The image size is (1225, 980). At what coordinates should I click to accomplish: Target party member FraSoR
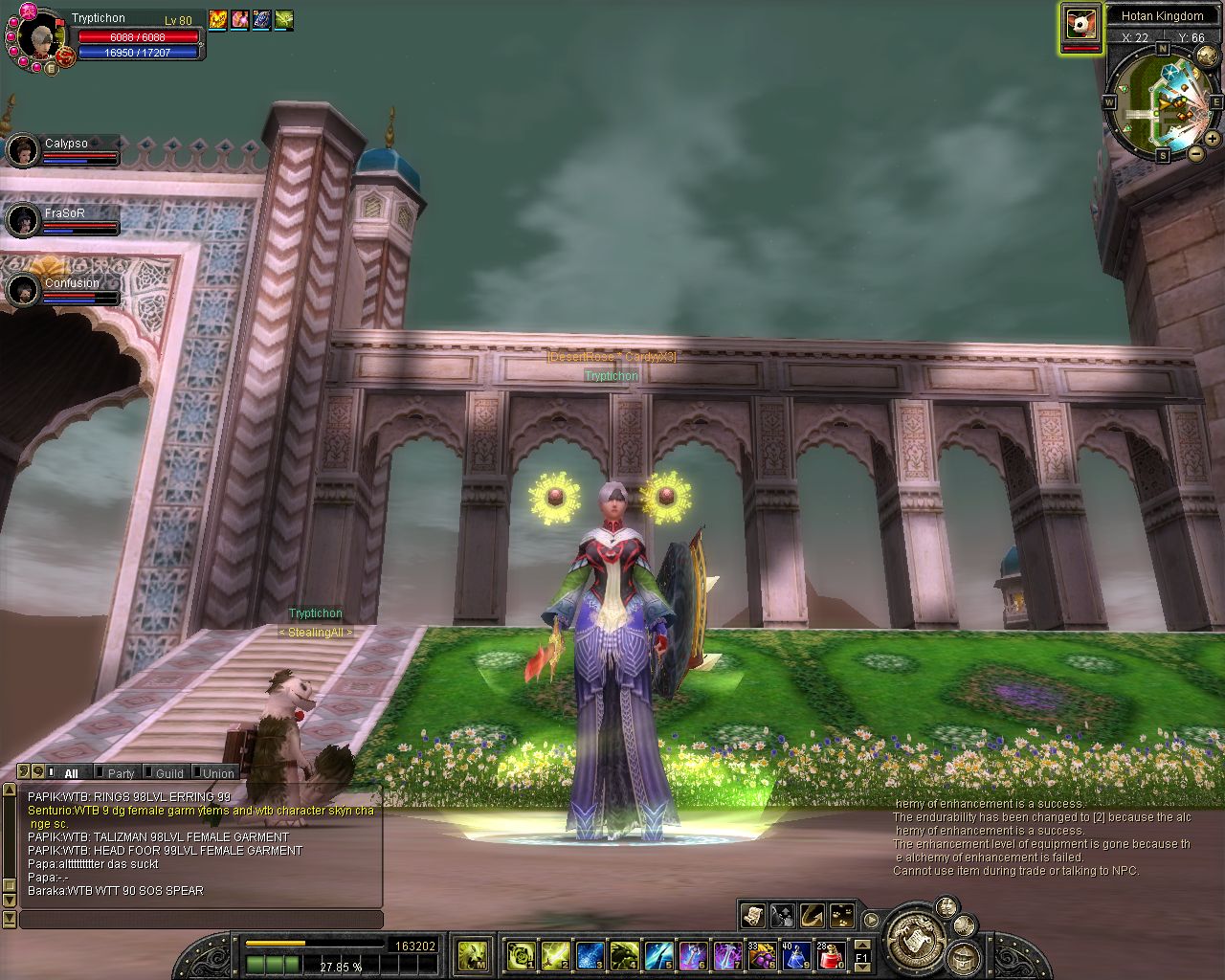click(23, 220)
